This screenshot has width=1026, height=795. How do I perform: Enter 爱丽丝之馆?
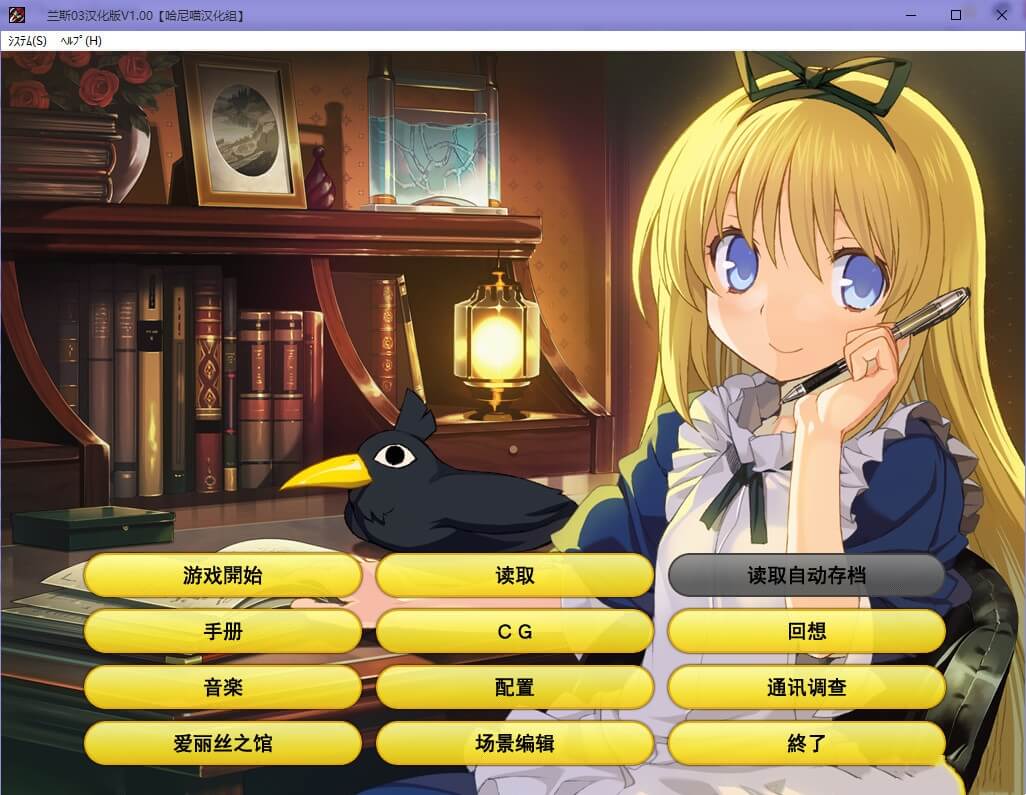(x=222, y=744)
